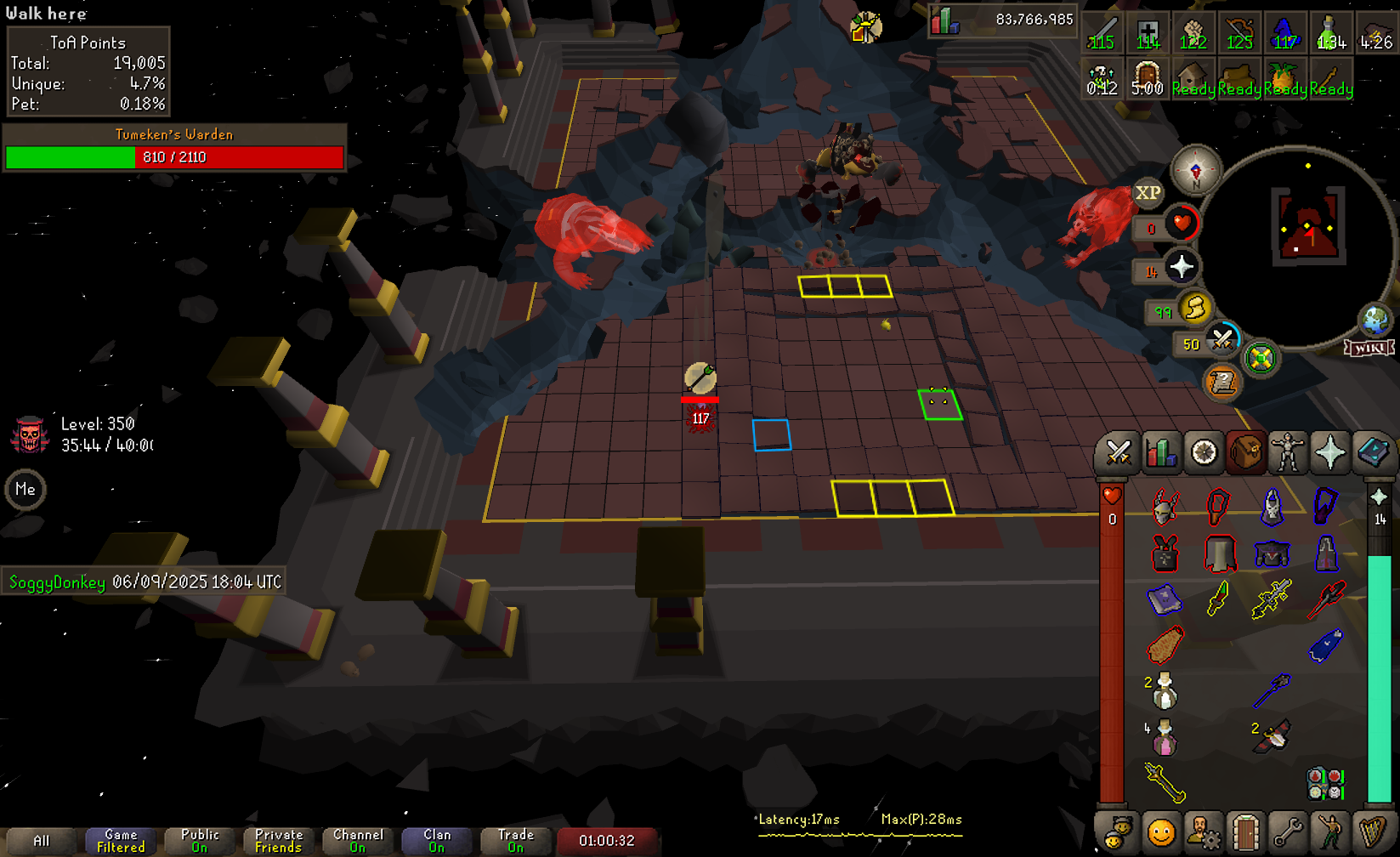
Task: Select the Public chat tab
Action: tap(200, 841)
